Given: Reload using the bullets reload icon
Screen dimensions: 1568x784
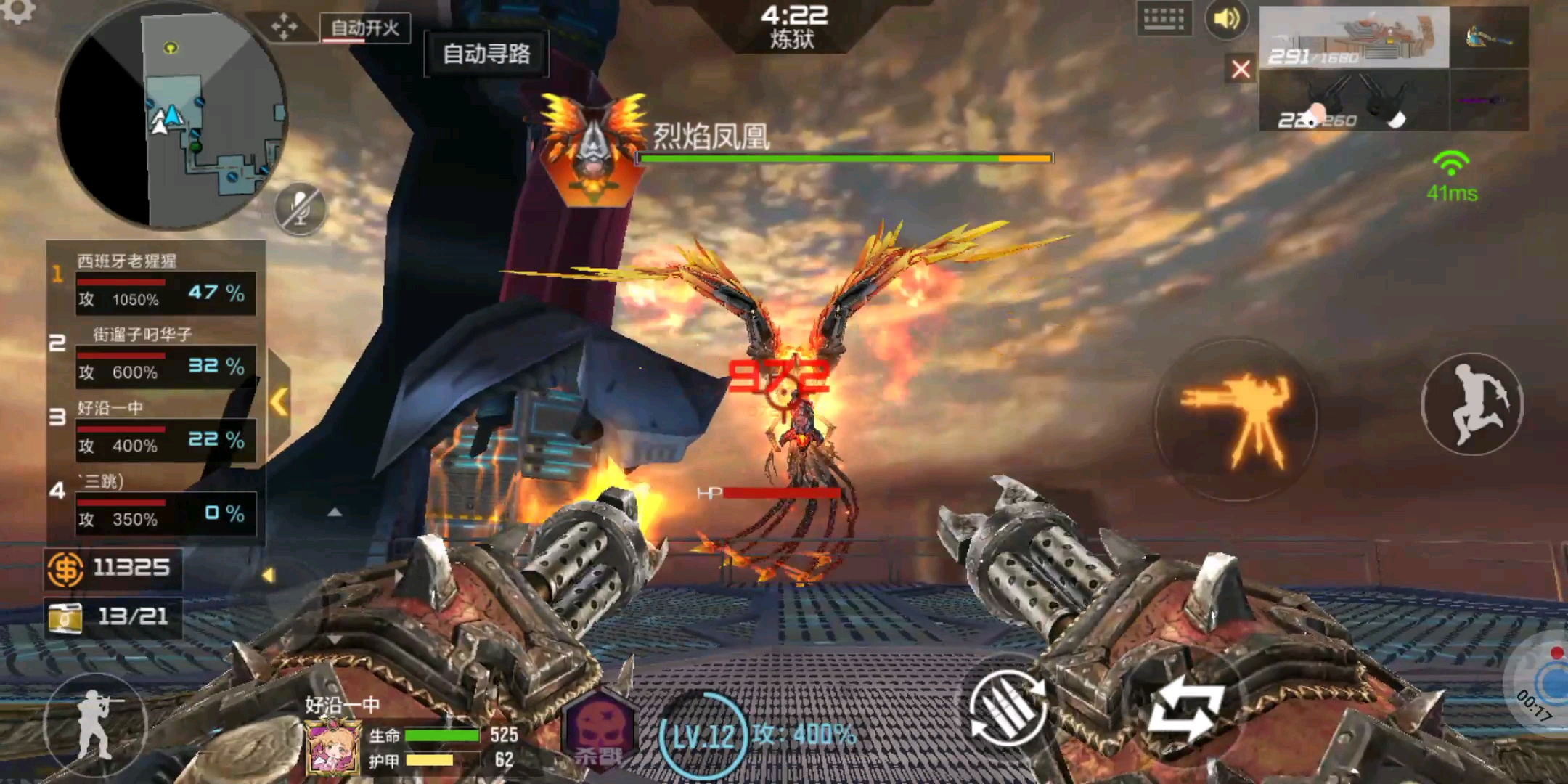Looking at the screenshot, I should 1009,708.
